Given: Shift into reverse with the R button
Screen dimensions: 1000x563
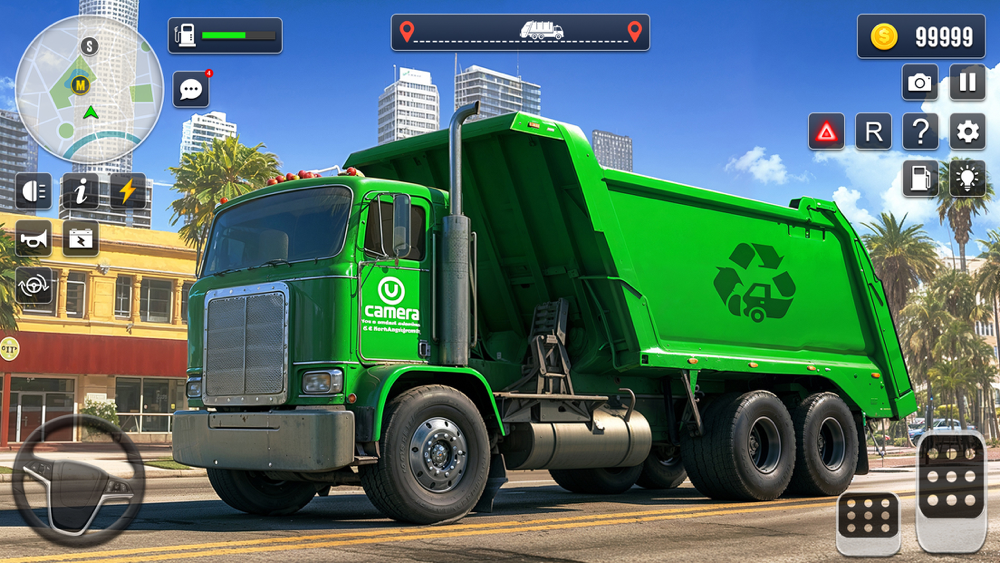Looking at the screenshot, I should 873,131.
